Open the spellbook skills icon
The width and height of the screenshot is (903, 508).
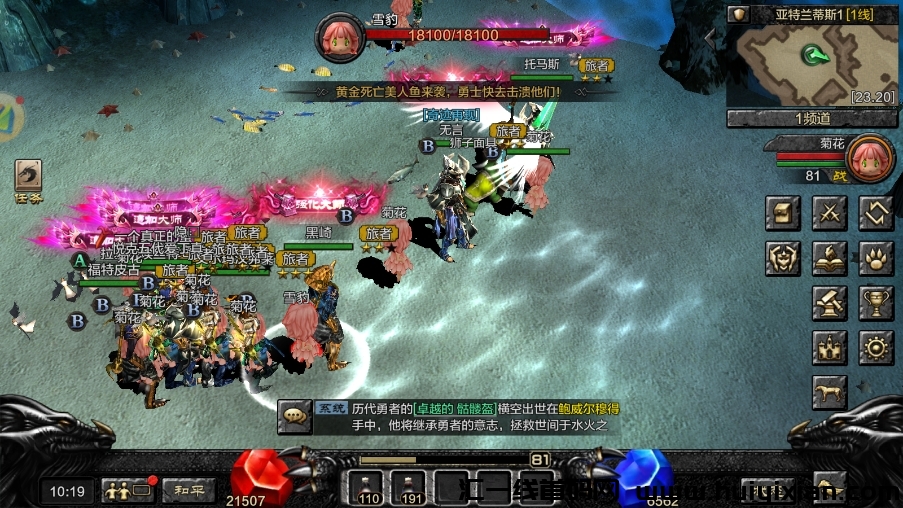coord(830,257)
